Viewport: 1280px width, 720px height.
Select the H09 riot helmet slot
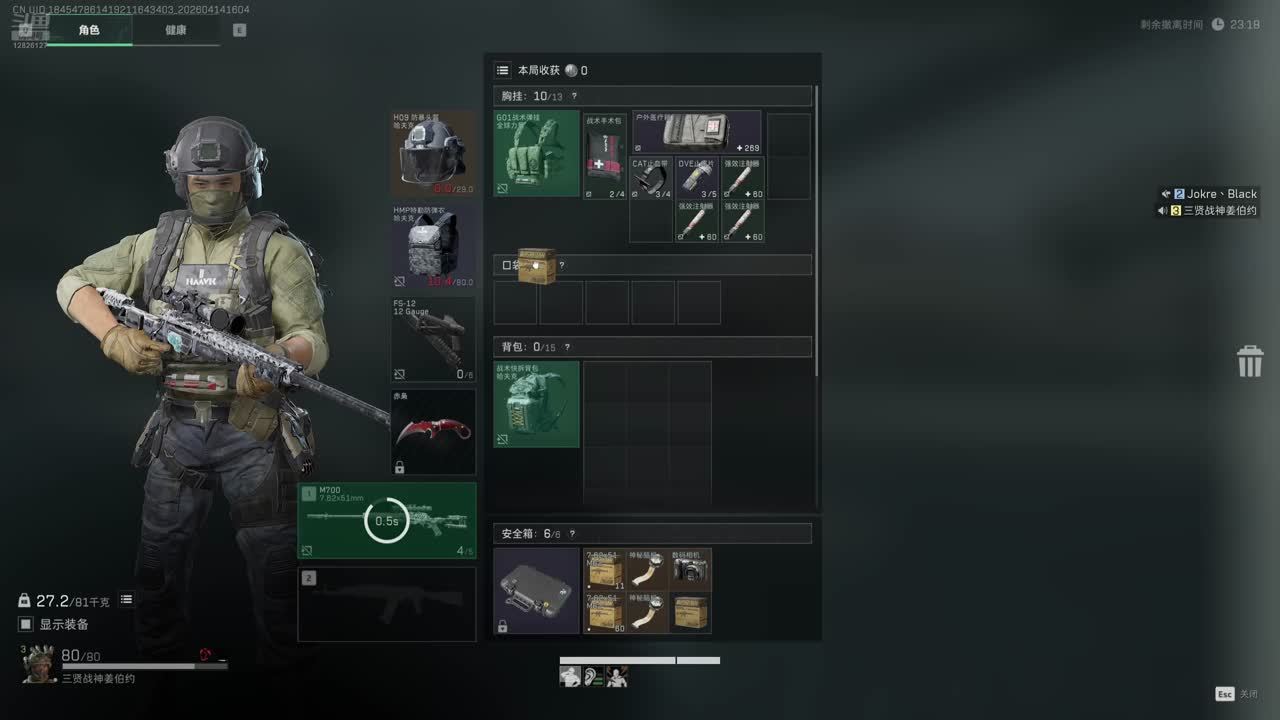tap(433, 153)
